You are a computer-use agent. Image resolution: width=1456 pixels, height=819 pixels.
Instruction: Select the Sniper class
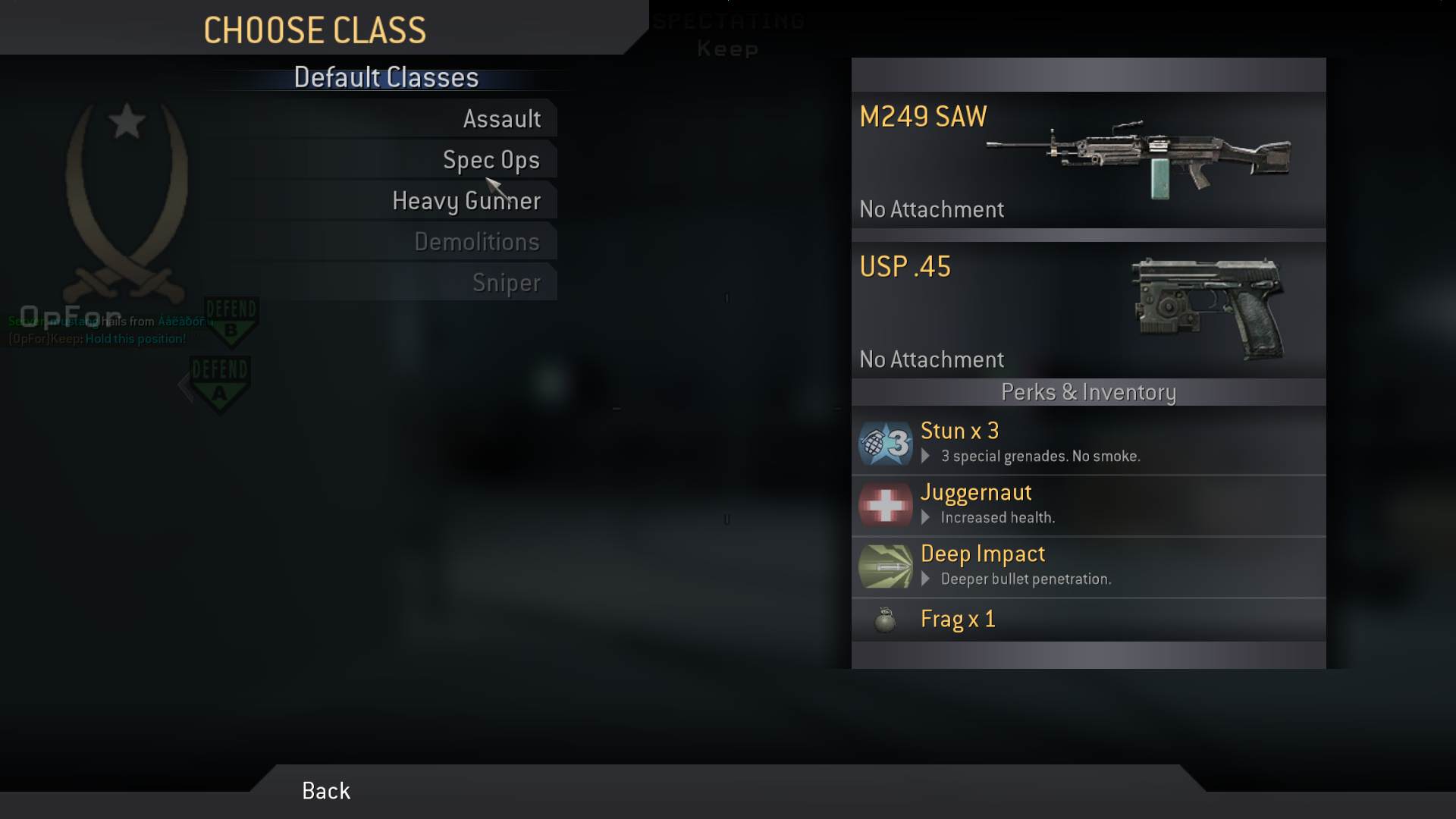tap(507, 281)
